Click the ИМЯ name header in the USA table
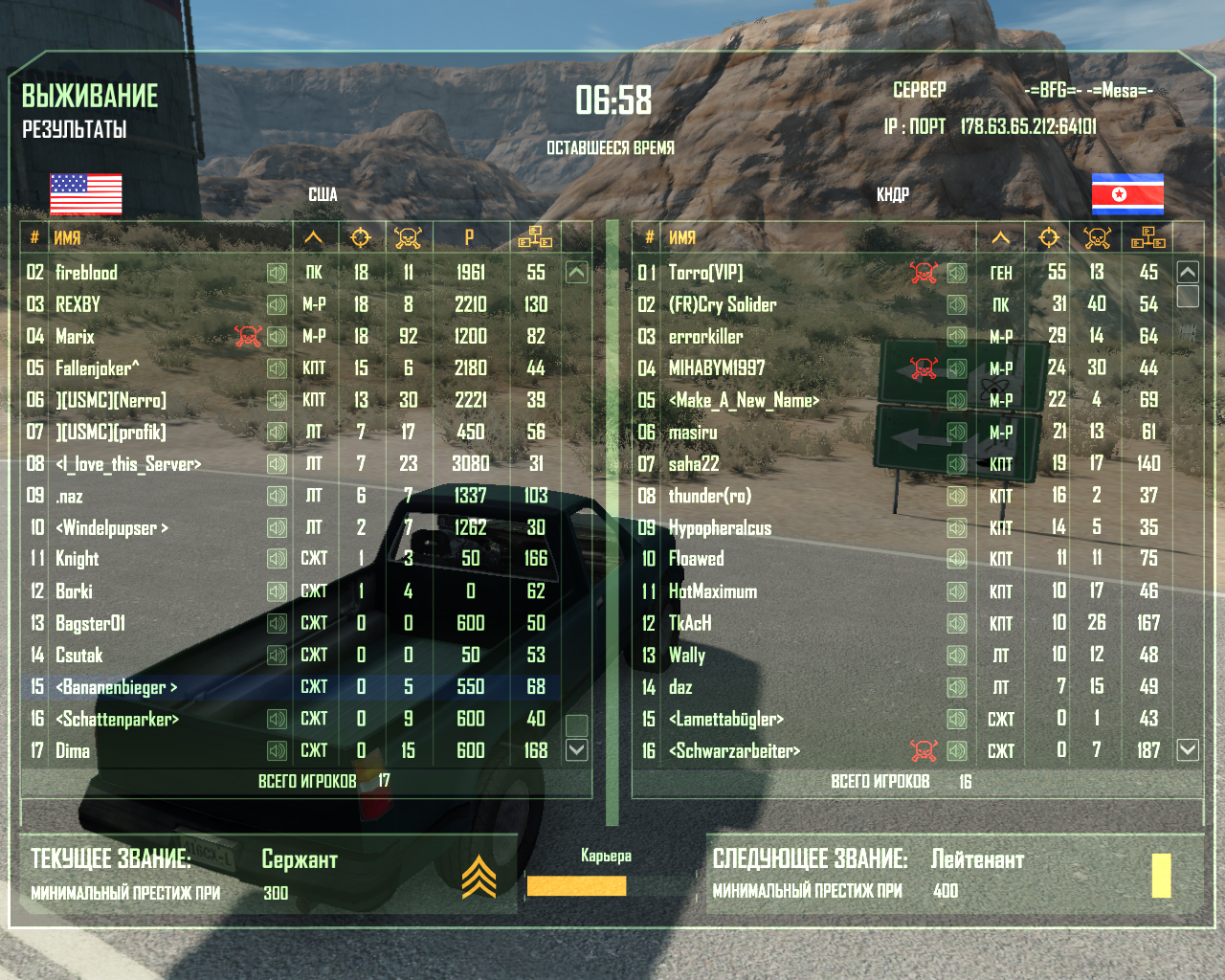 click(x=67, y=237)
